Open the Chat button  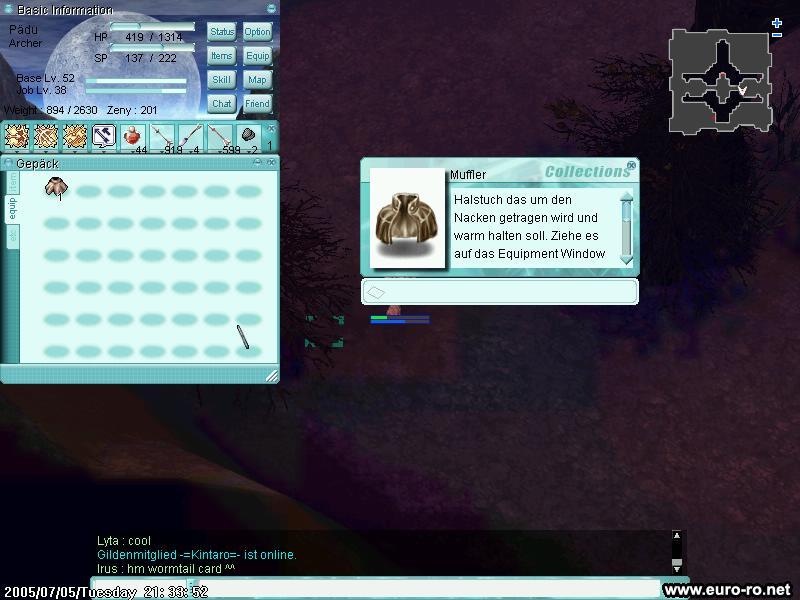[222, 103]
